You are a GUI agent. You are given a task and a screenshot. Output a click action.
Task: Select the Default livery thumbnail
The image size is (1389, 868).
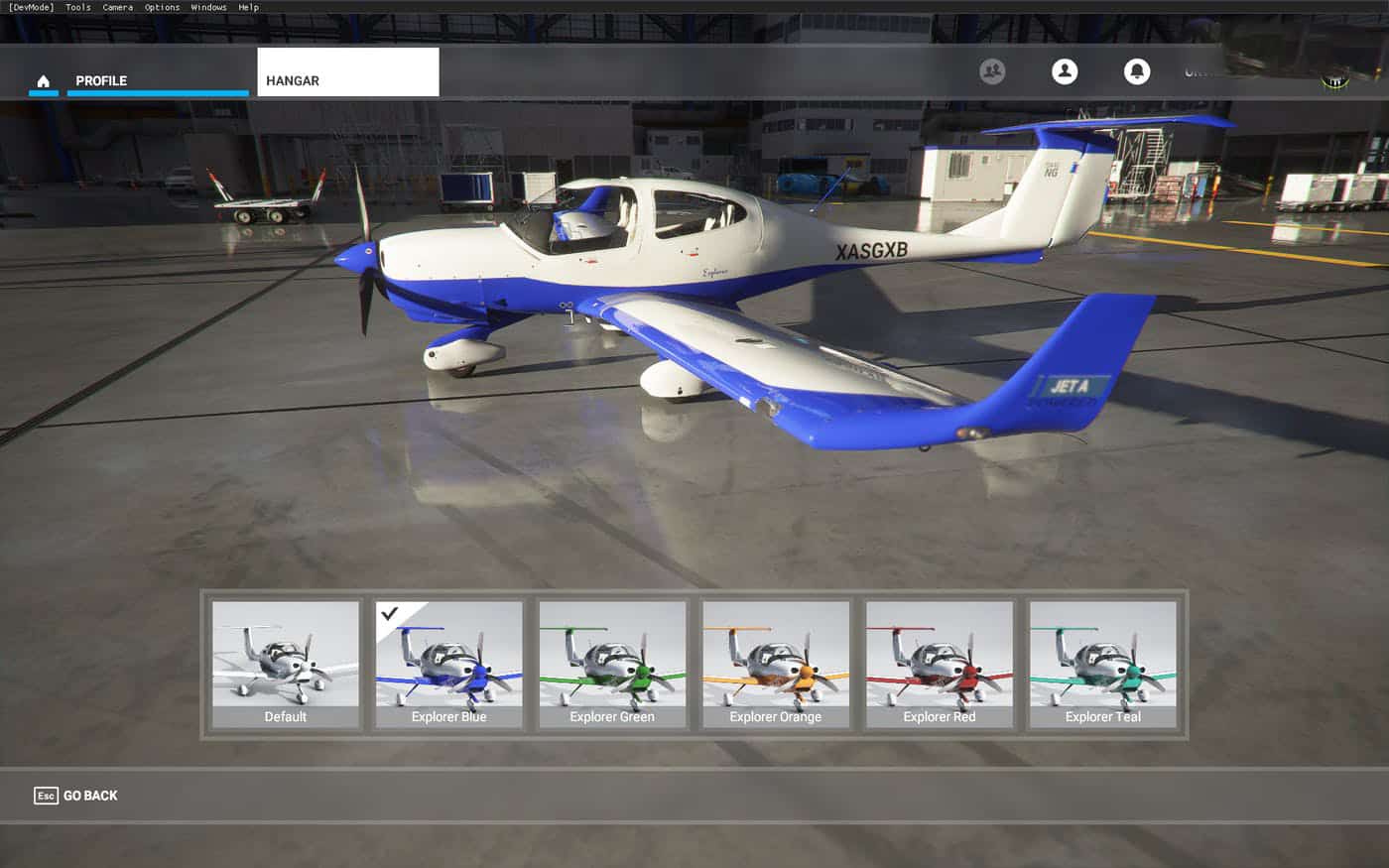(286, 664)
